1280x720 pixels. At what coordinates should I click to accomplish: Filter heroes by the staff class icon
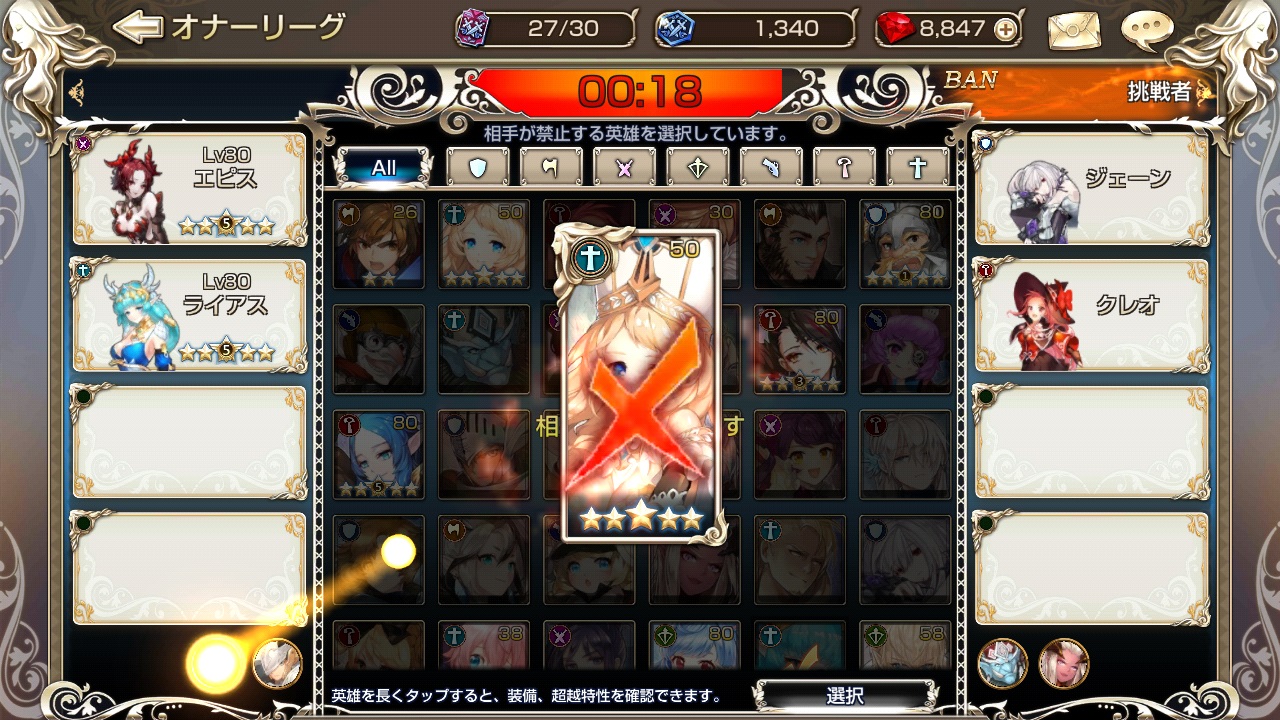click(844, 167)
